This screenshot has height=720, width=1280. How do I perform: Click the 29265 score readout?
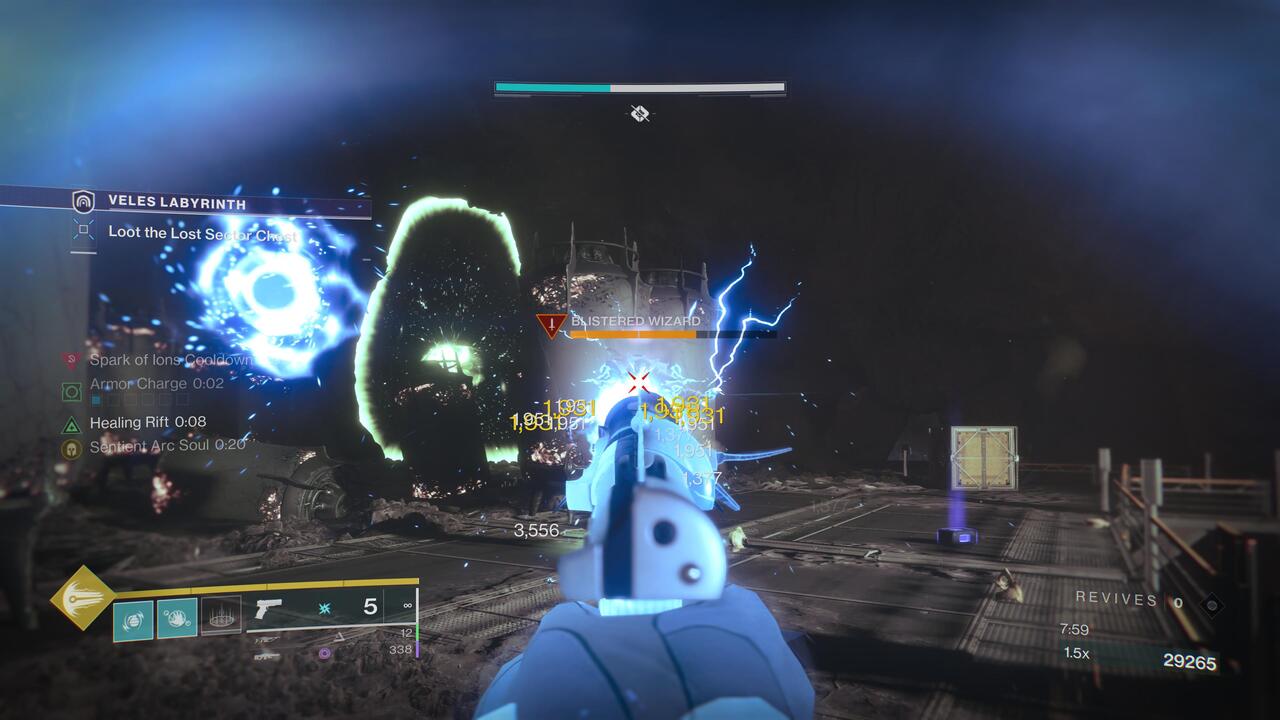click(x=1191, y=661)
